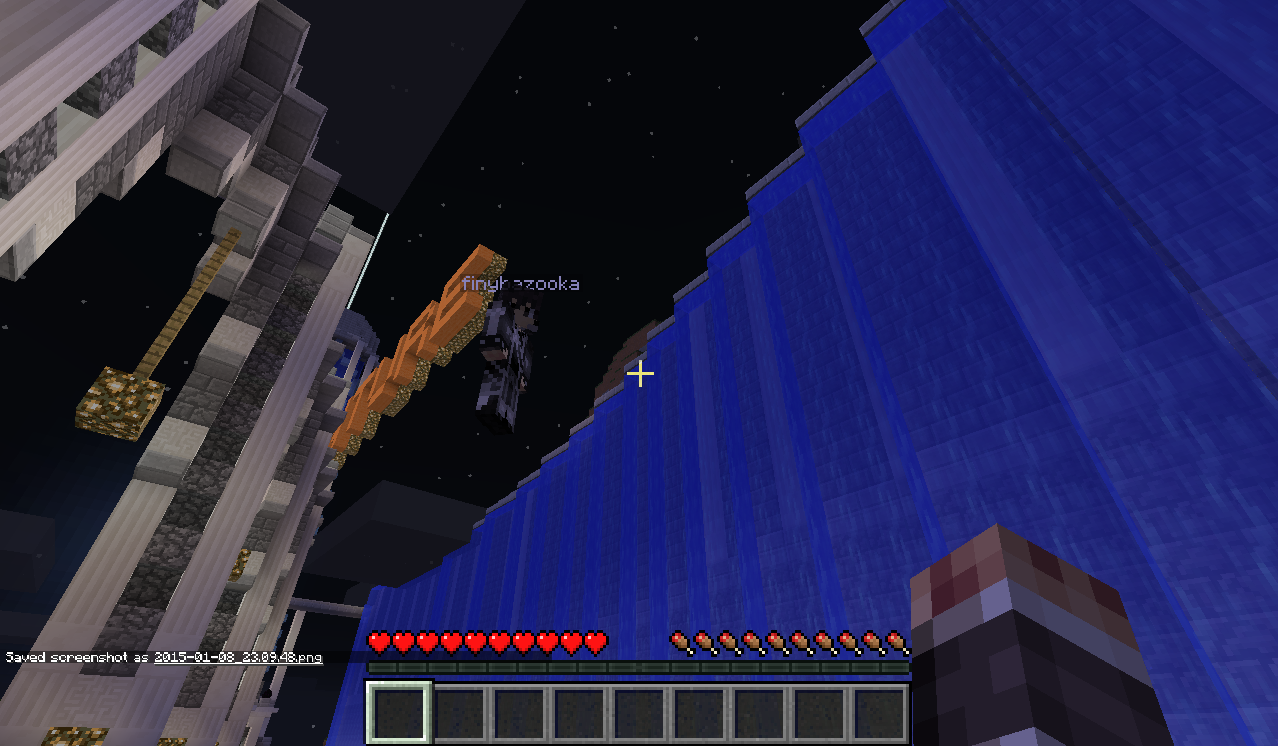Open the saved screenshot filename link
Viewport: 1278px width, 746px height.
(x=238, y=658)
